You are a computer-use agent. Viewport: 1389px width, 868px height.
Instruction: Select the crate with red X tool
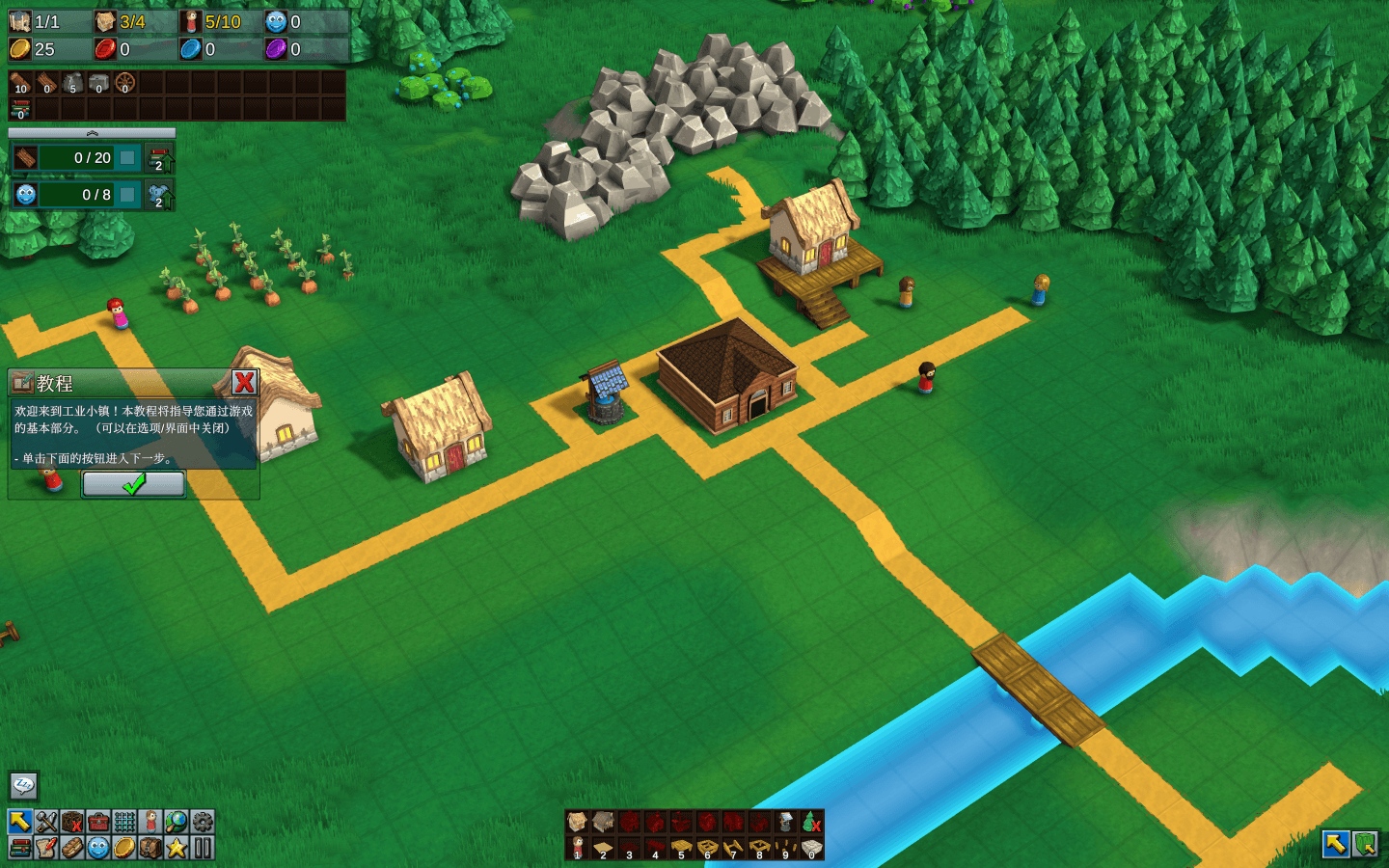click(72, 822)
